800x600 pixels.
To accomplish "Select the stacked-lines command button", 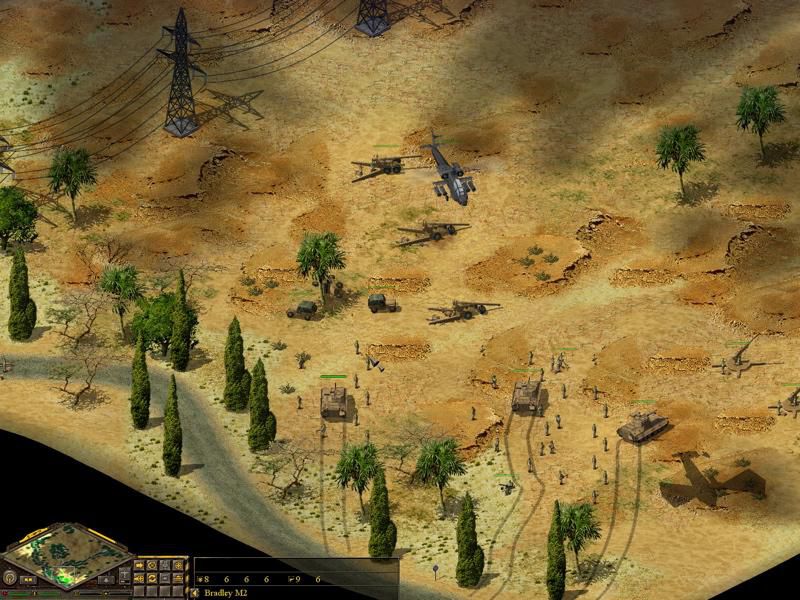I will pos(178,578).
